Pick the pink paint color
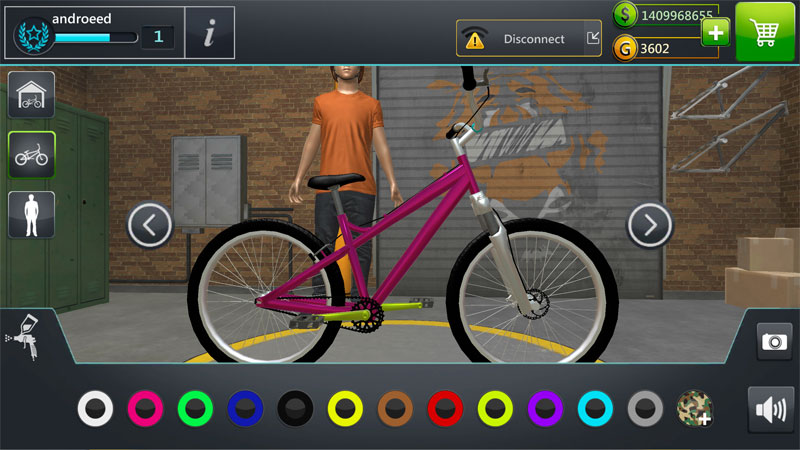Image resolution: width=800 pixels, height=450 pixels. 146,408
